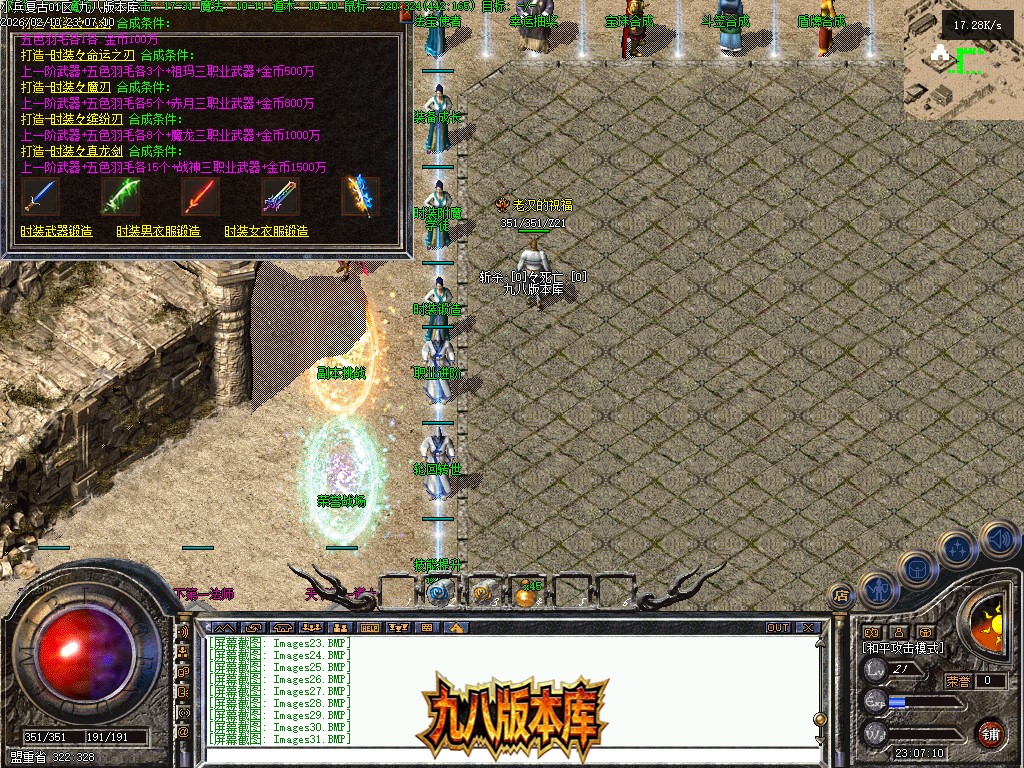
Task: Click the OUT button on chat bar
Action: point(778,627)
